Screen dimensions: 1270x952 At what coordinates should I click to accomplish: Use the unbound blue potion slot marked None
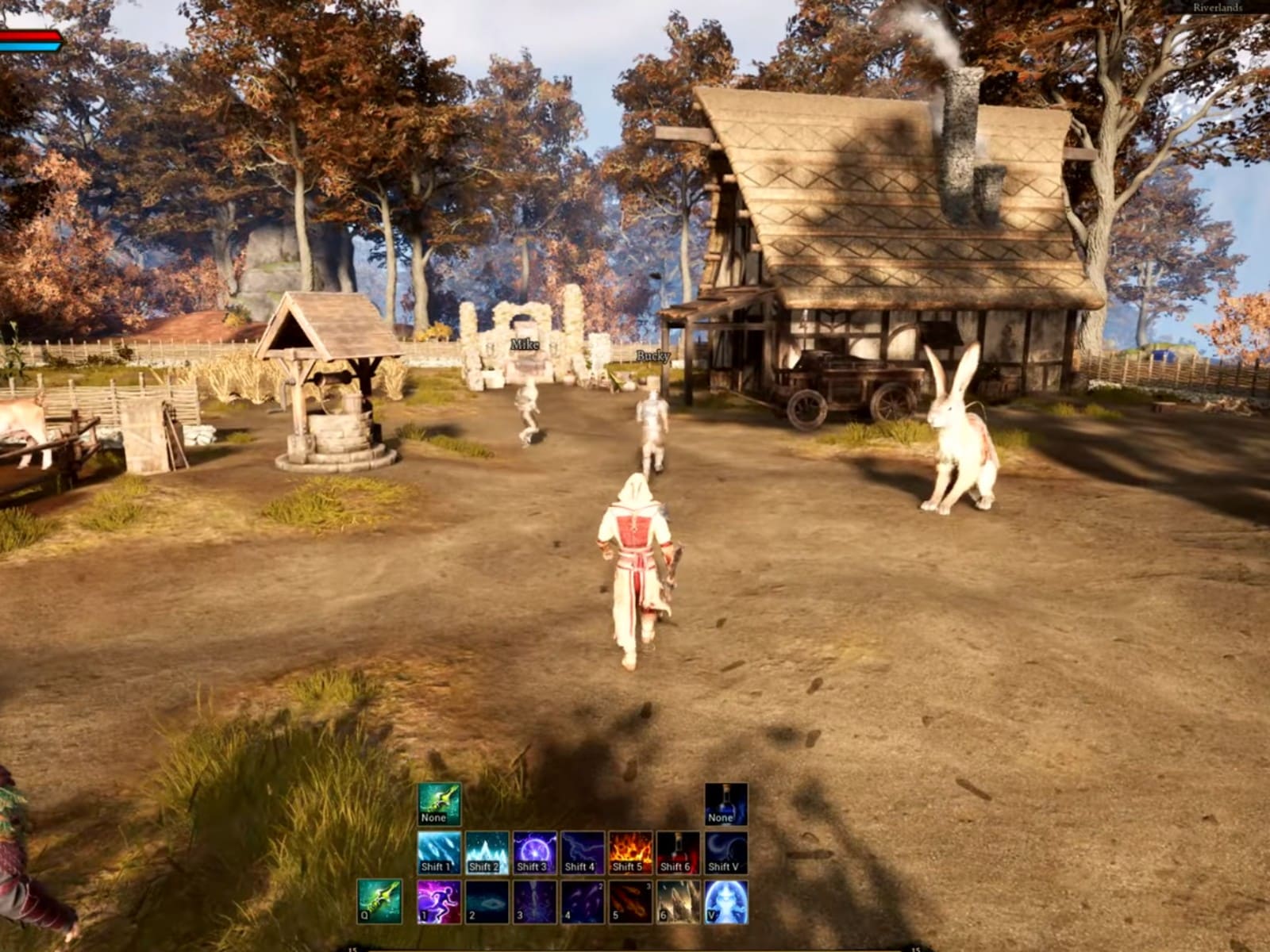point(725,804)
